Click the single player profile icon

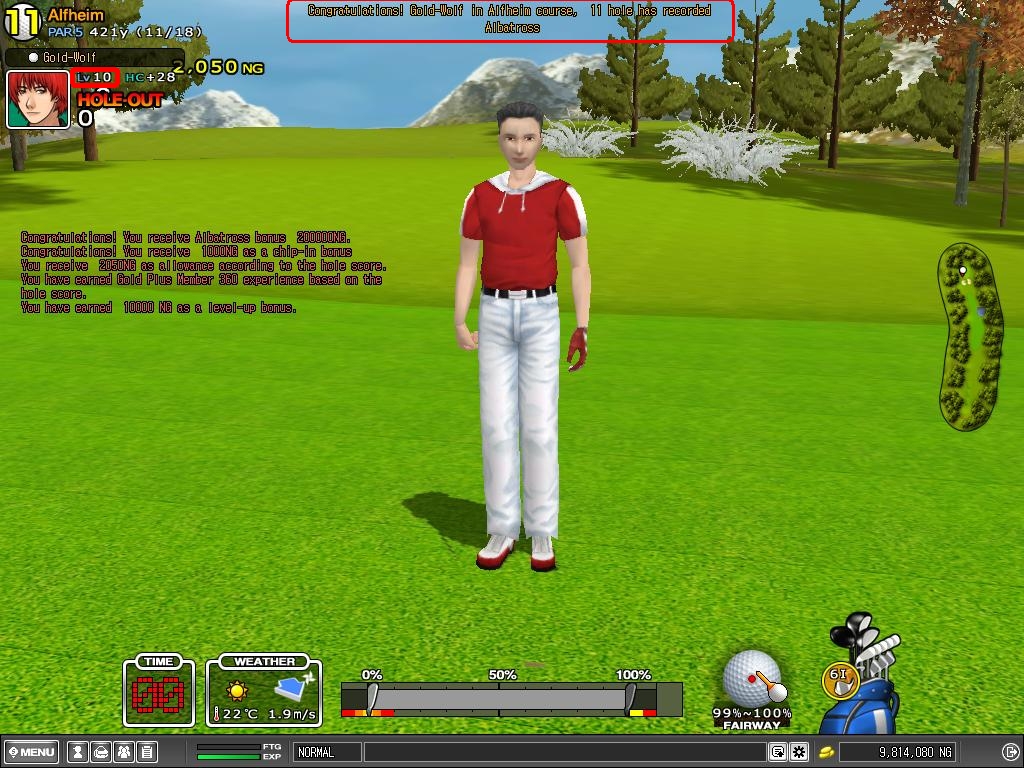pos(77,752)
